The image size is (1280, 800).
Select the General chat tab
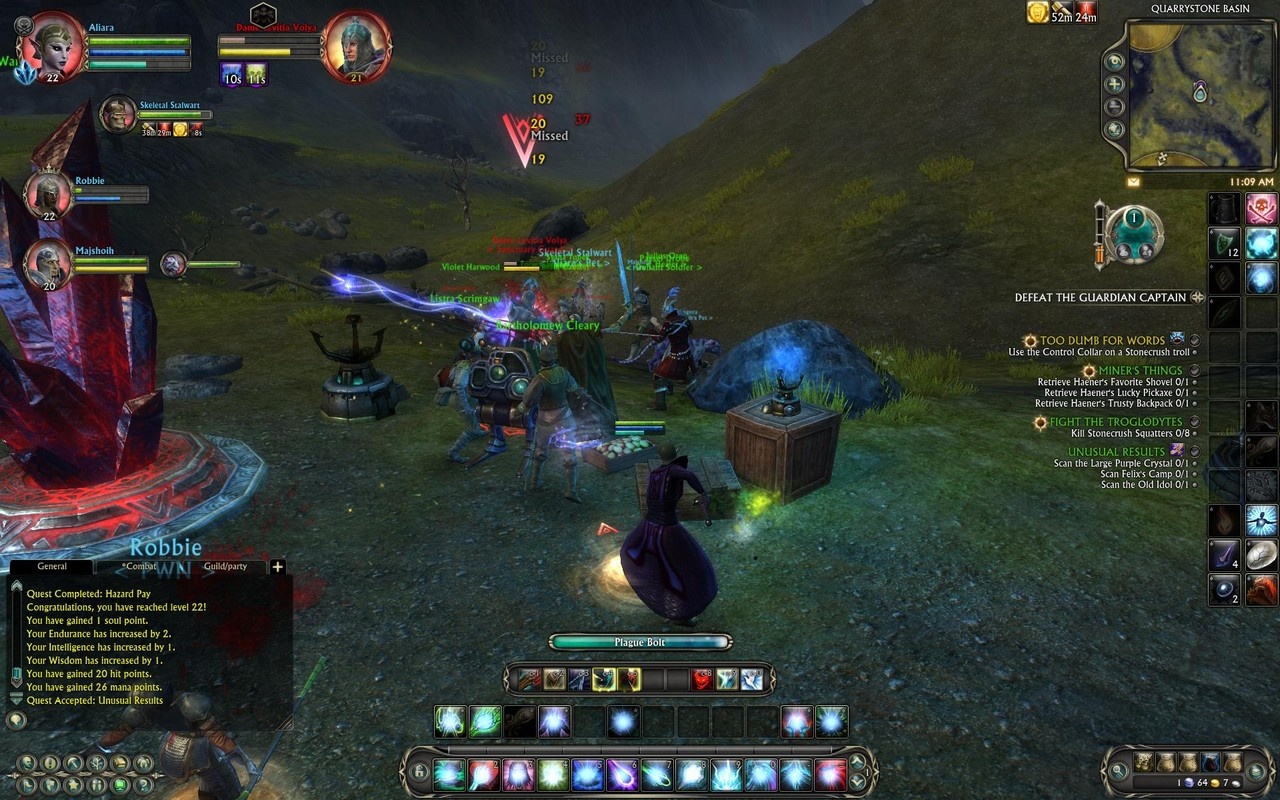(52, 566)
